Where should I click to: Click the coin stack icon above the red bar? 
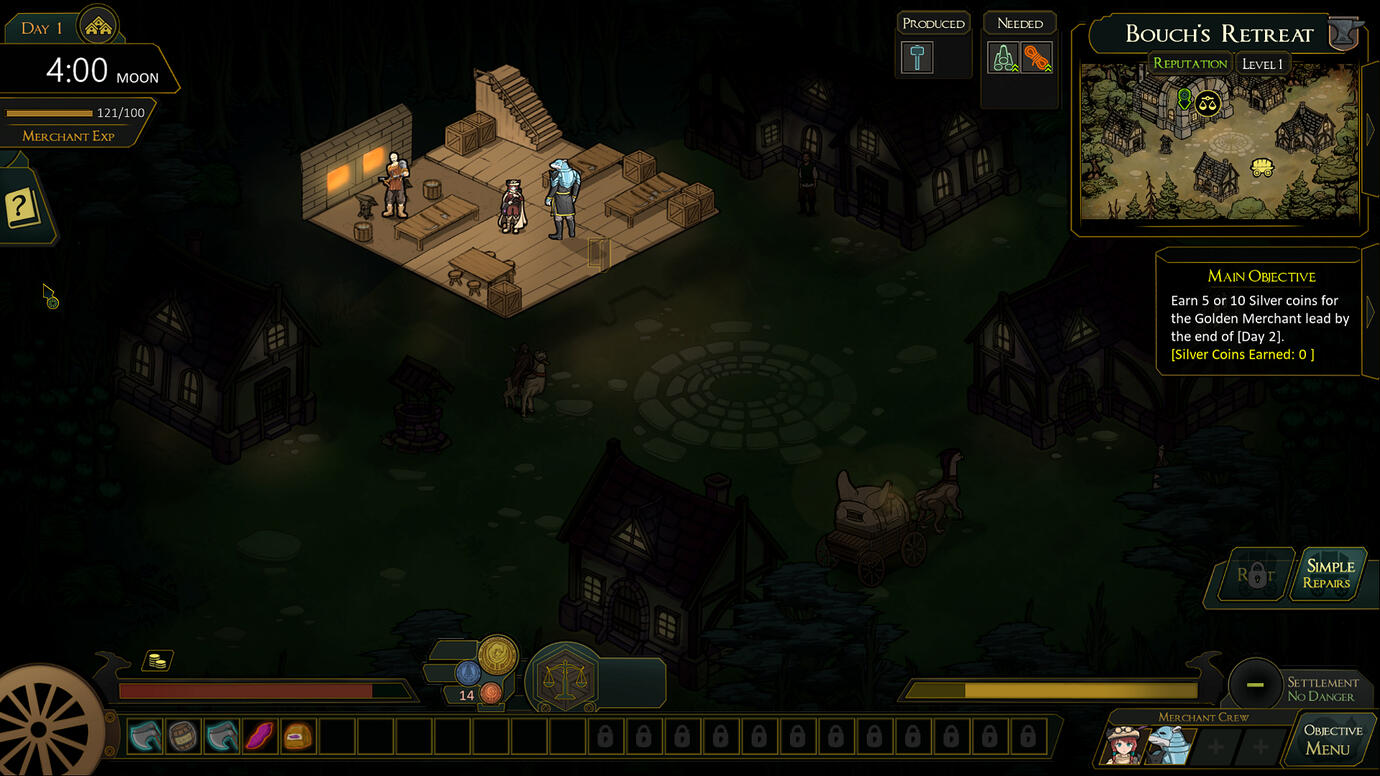coord(156,661)
